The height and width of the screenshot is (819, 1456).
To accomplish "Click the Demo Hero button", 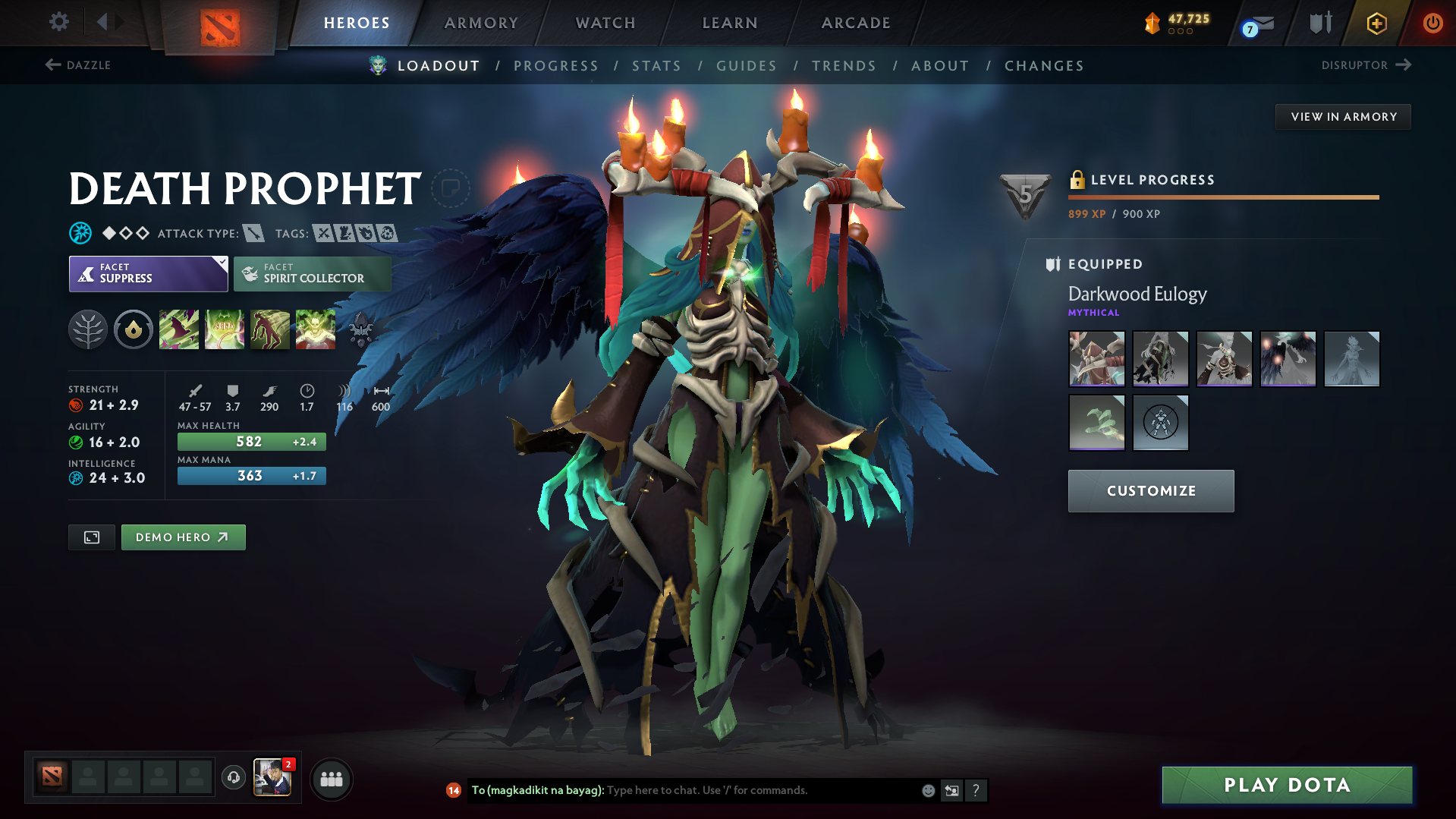I will (x=183, y=537).
